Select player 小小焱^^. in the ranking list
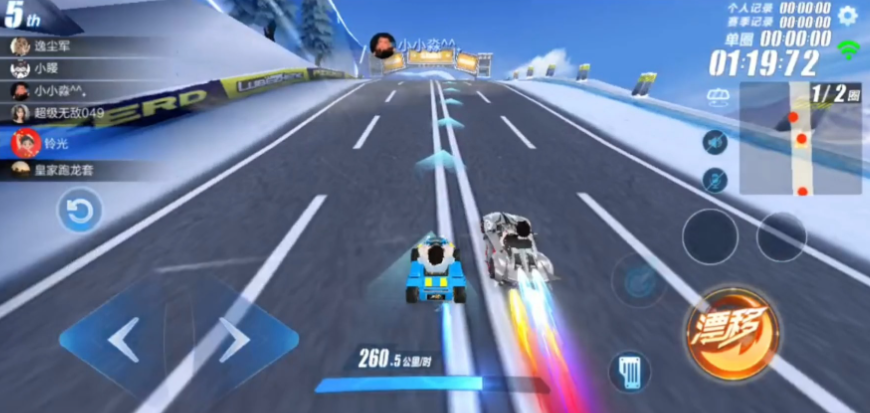870x413 pixels. pyautogui.click(x=60, y=90)
